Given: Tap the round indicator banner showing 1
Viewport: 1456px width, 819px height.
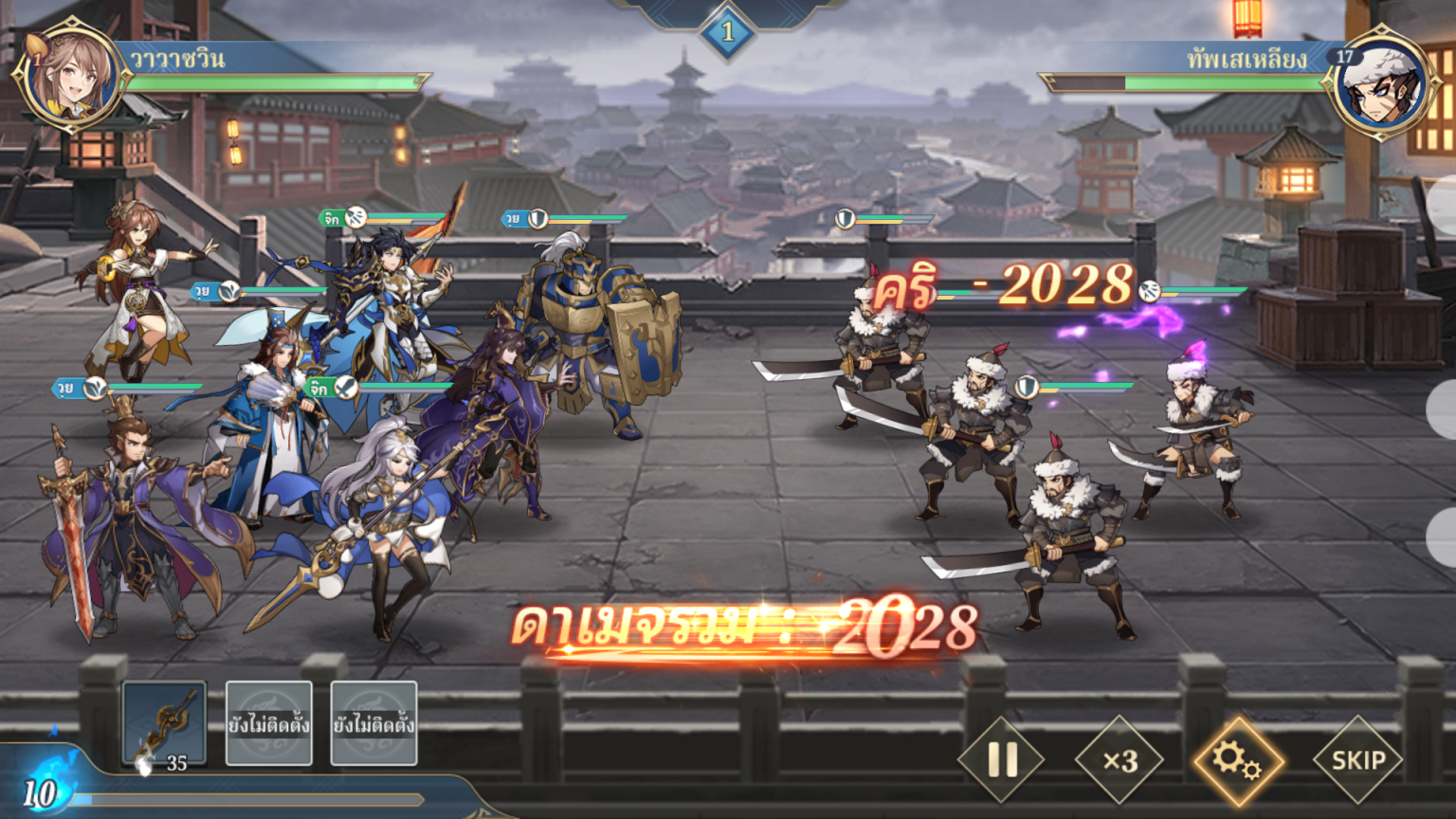Looking at the screenshot, I should (727, 30).
